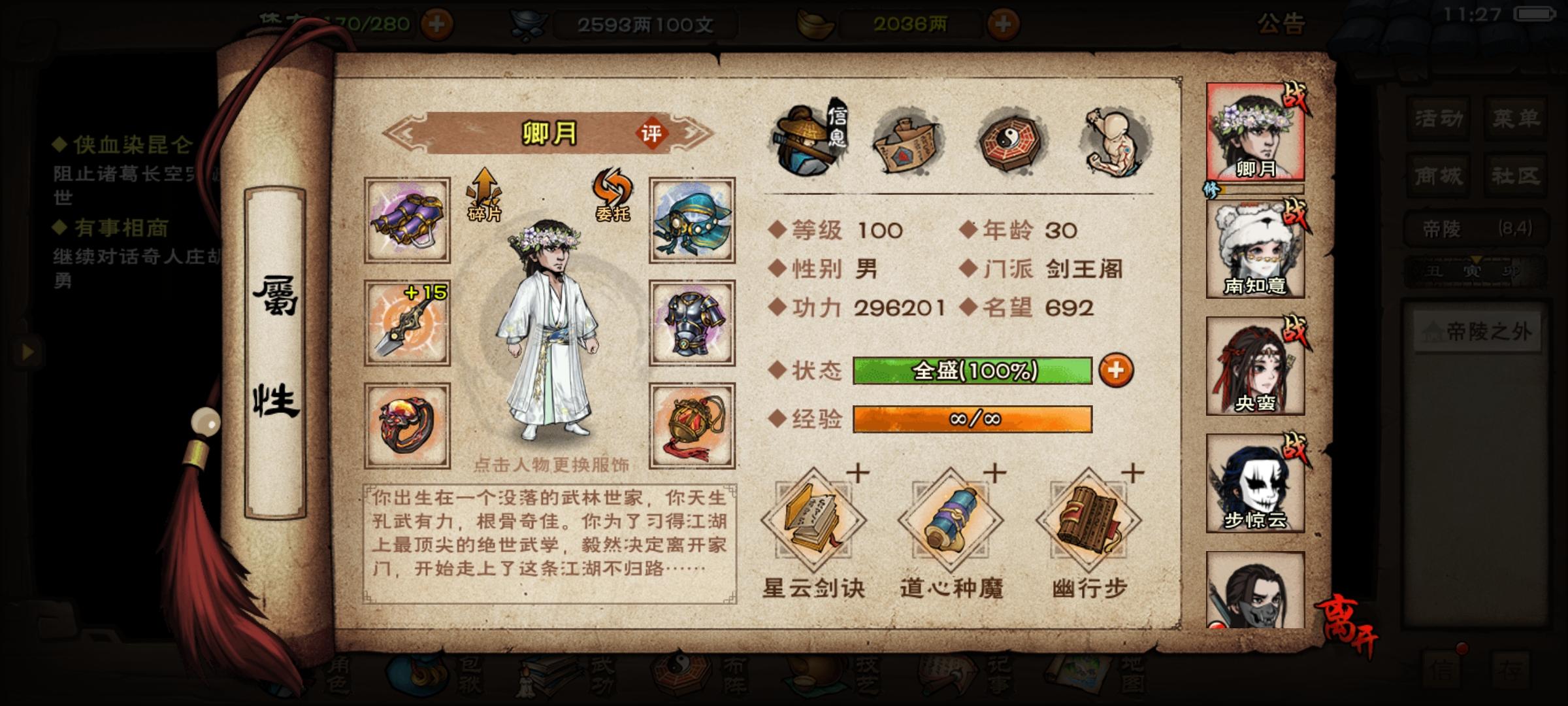
Task: Click the yellow marker on the 丑寅卯 time bar
Action: pyautogui.click(x=1475, y=260)
